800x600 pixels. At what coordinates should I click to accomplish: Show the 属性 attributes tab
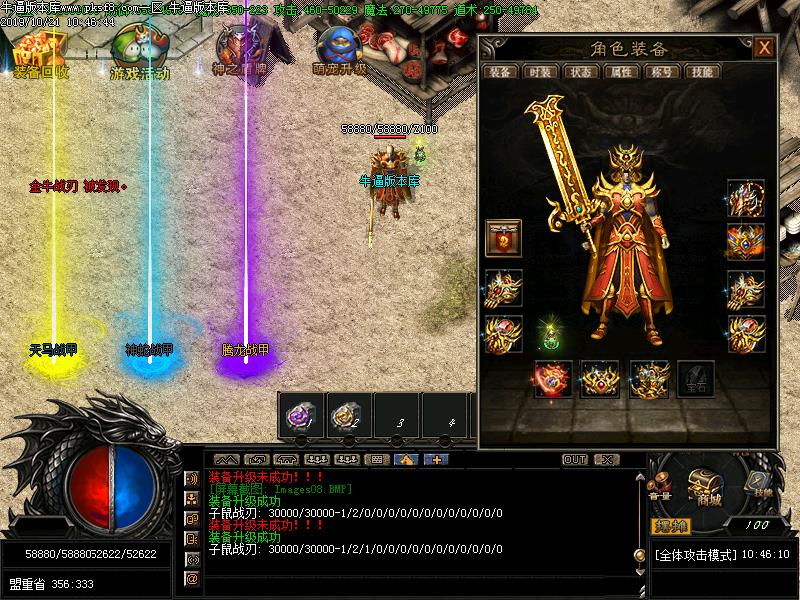point(620,72)
